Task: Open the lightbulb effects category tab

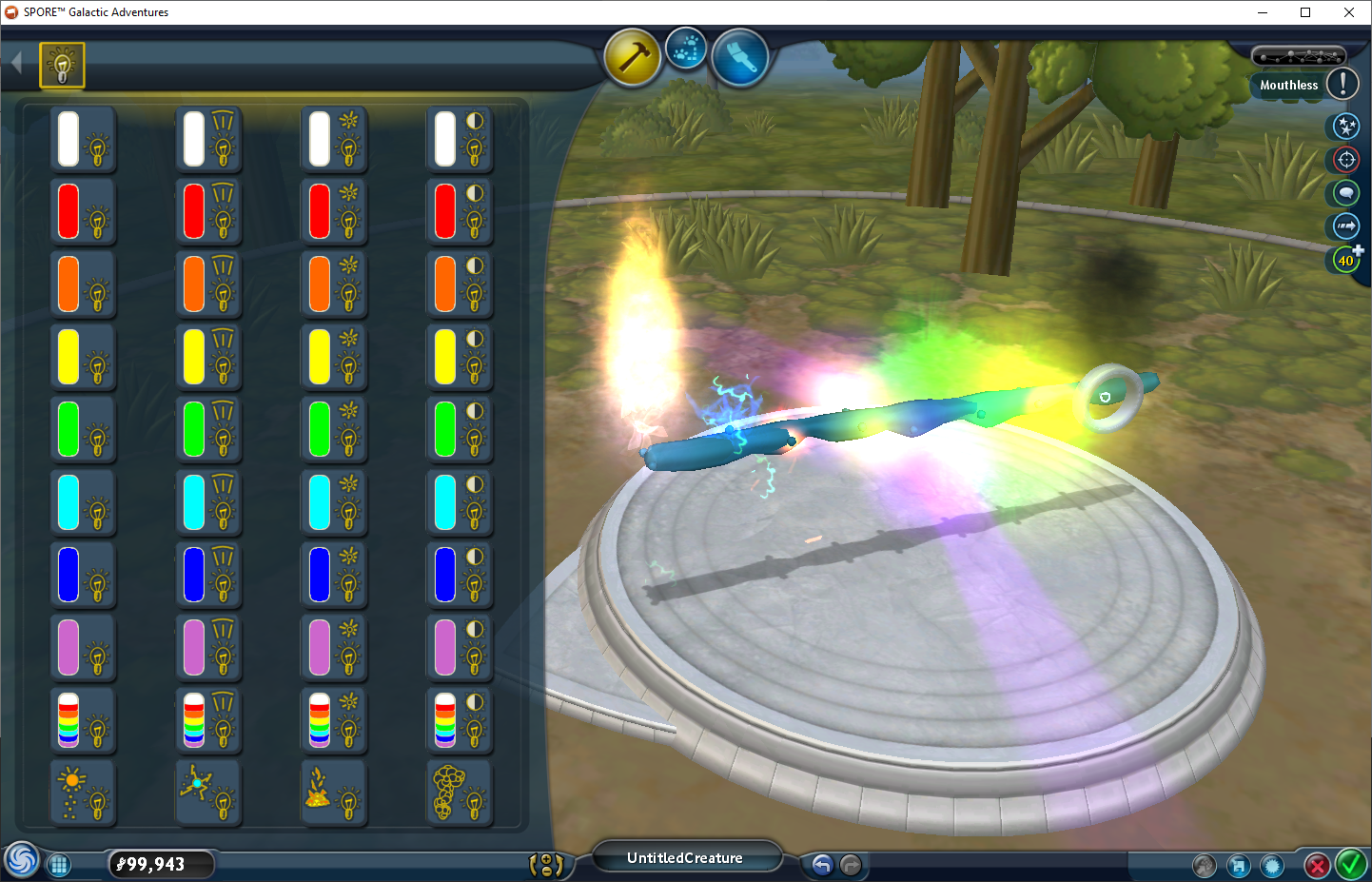Action: pyautogui.click(x=62, y=66)
